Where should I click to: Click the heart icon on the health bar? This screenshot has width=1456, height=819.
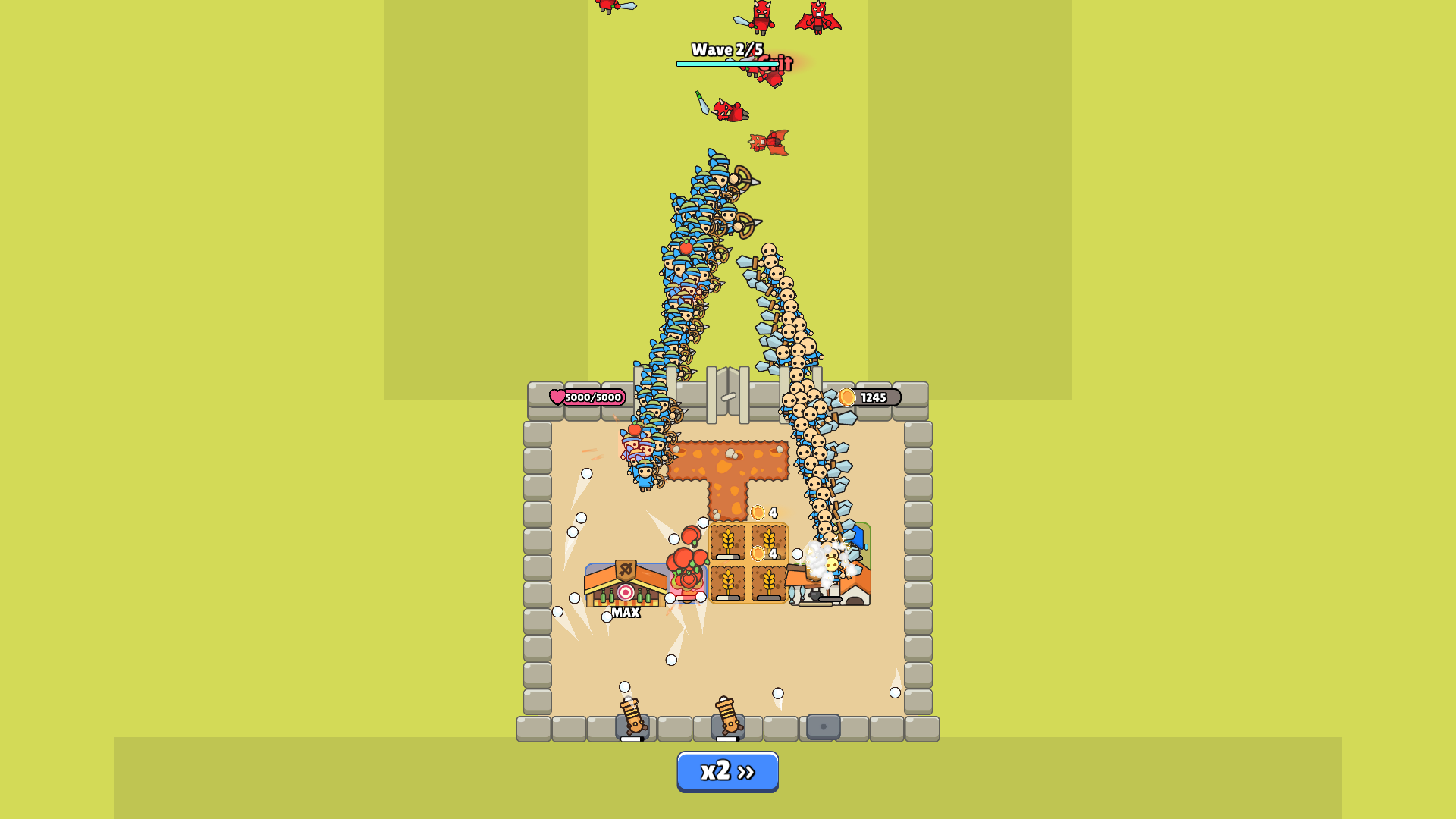(x=557, y=396)
